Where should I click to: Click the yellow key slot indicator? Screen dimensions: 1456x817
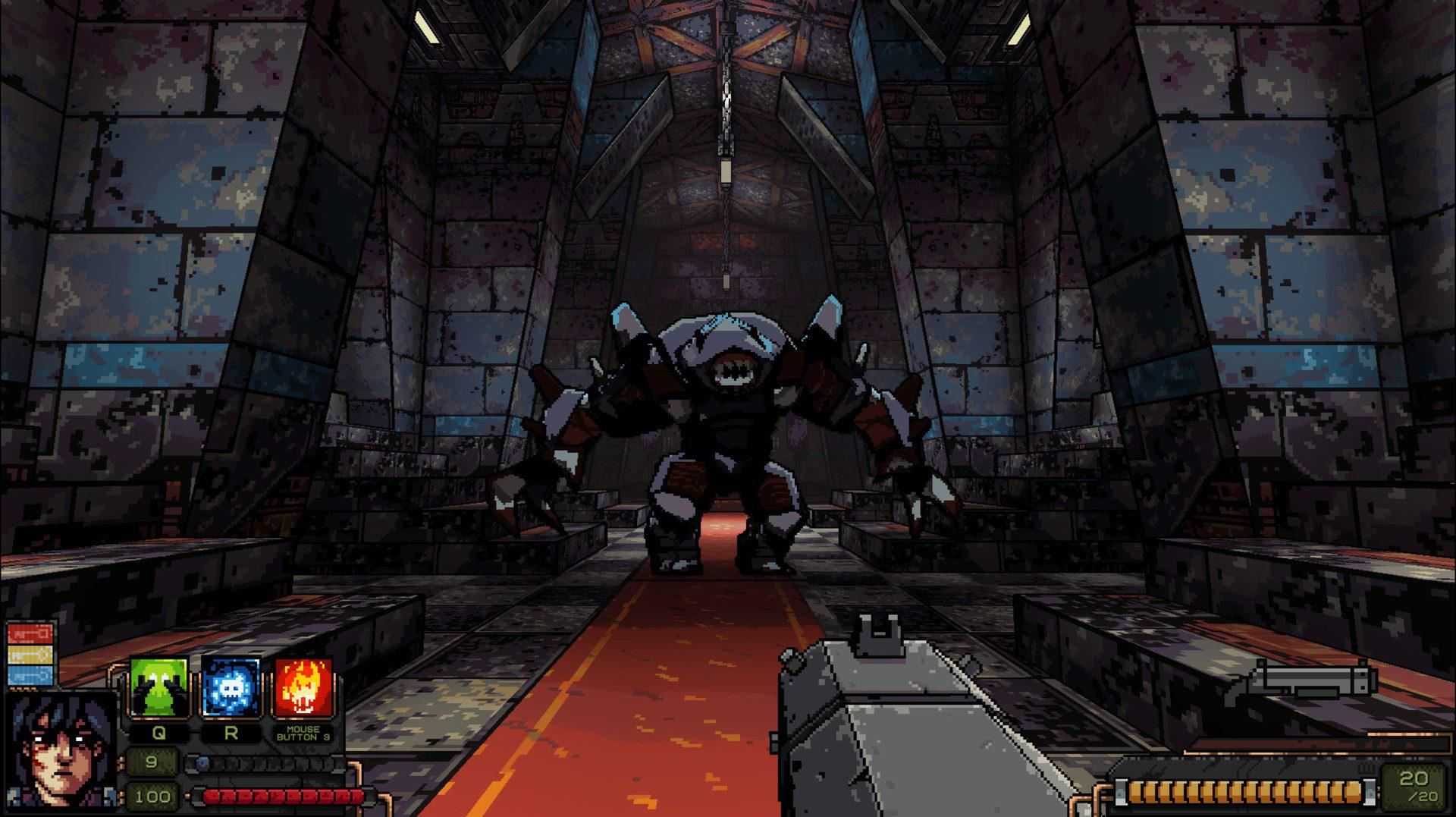tap(30, 654)
